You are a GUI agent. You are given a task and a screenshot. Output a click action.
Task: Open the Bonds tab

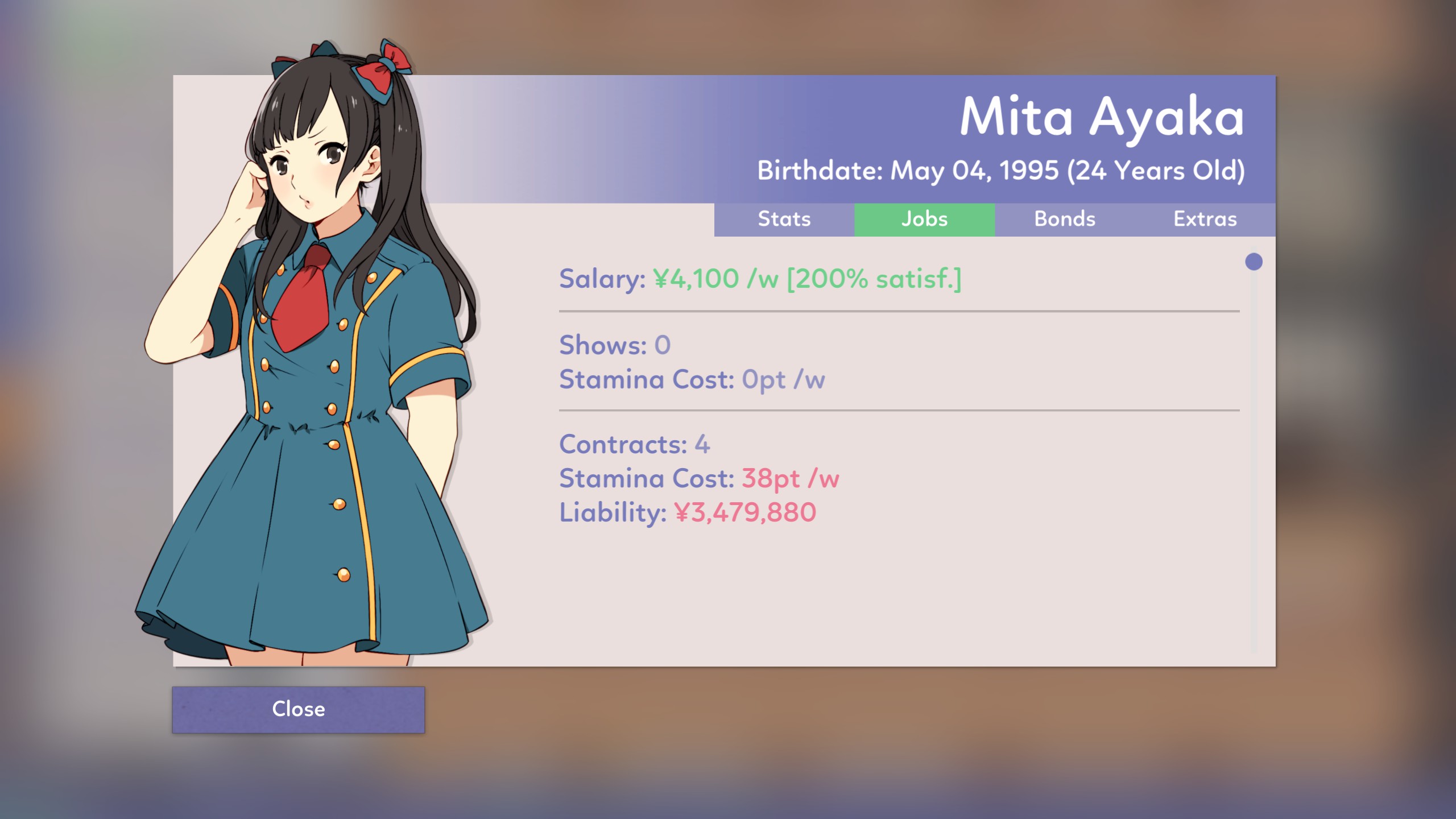click(1065, 220)
